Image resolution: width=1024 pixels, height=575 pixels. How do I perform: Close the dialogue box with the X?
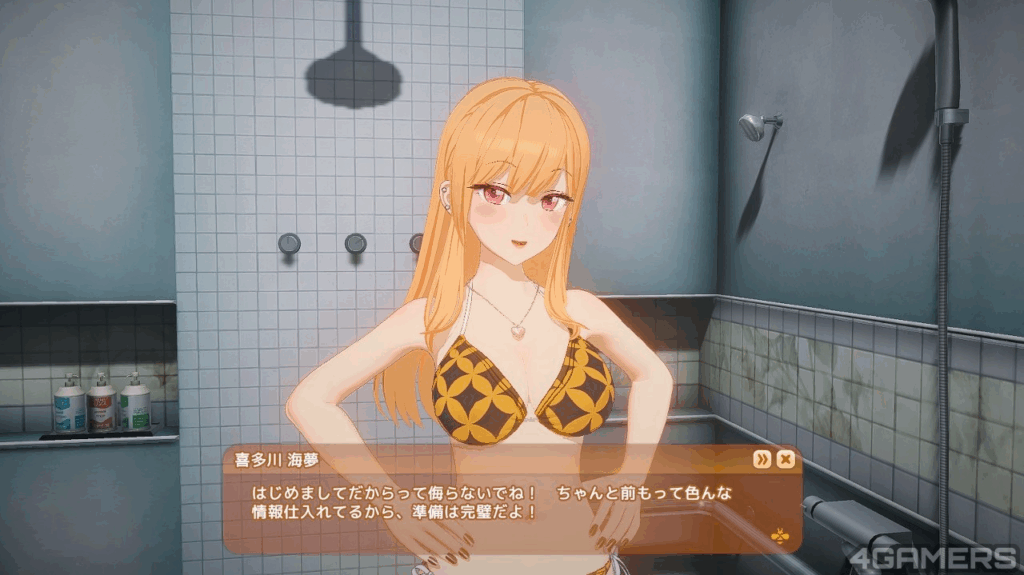[786, 459]
